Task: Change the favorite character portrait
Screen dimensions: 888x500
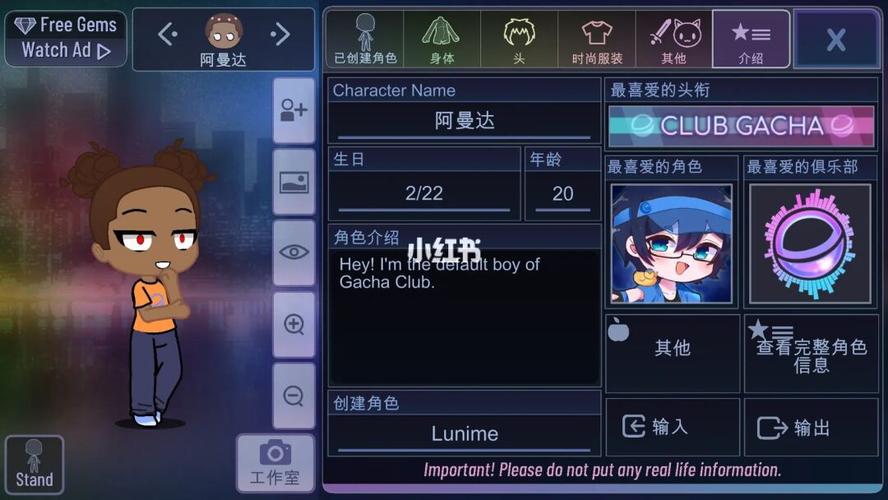Action: click(x=671, y=244)
